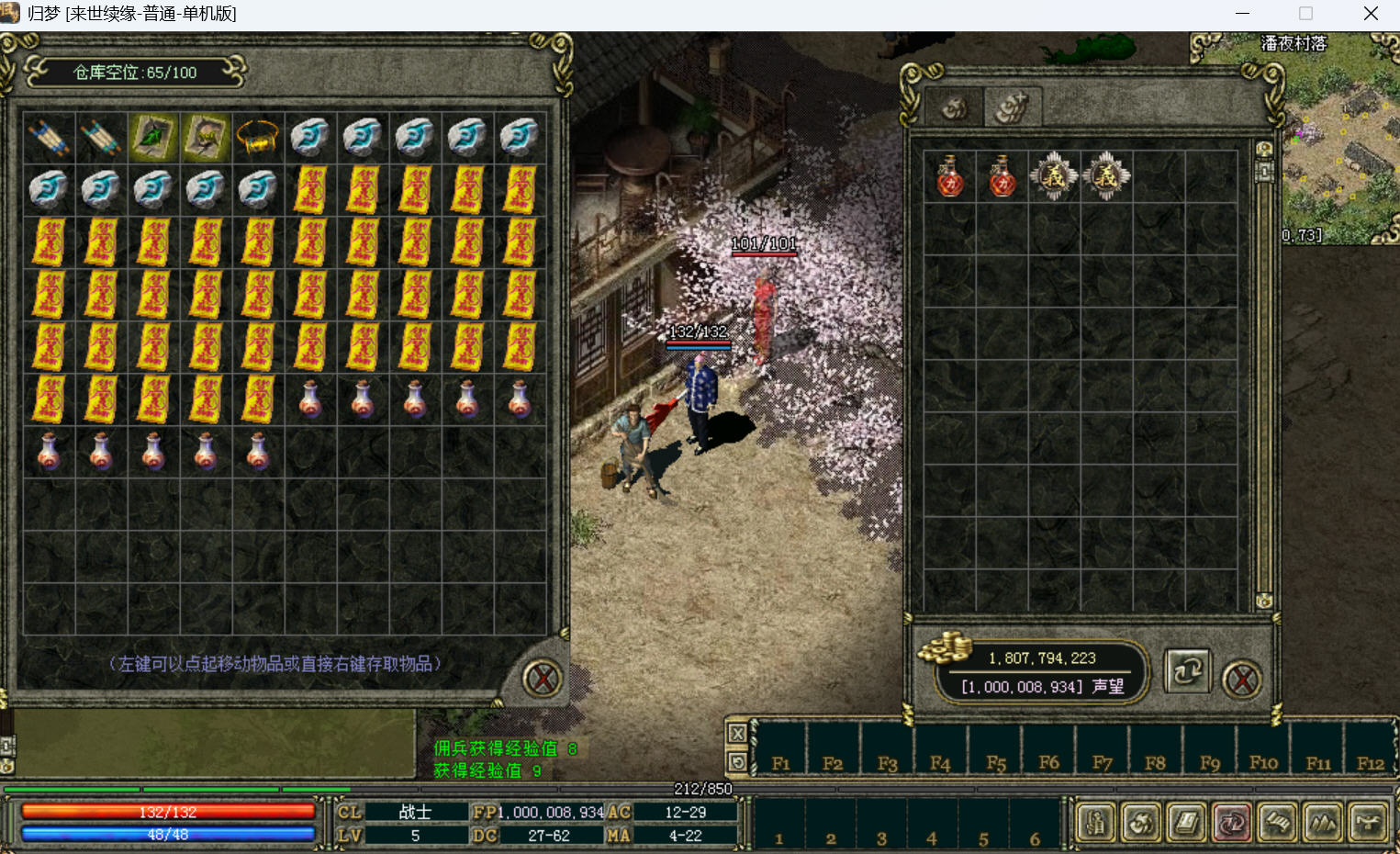Image resolution: width=1400 pixels, height=854 pixels.
Task: Select the blue-capped scroll in warehouse
Action: [x=49, y=138]
